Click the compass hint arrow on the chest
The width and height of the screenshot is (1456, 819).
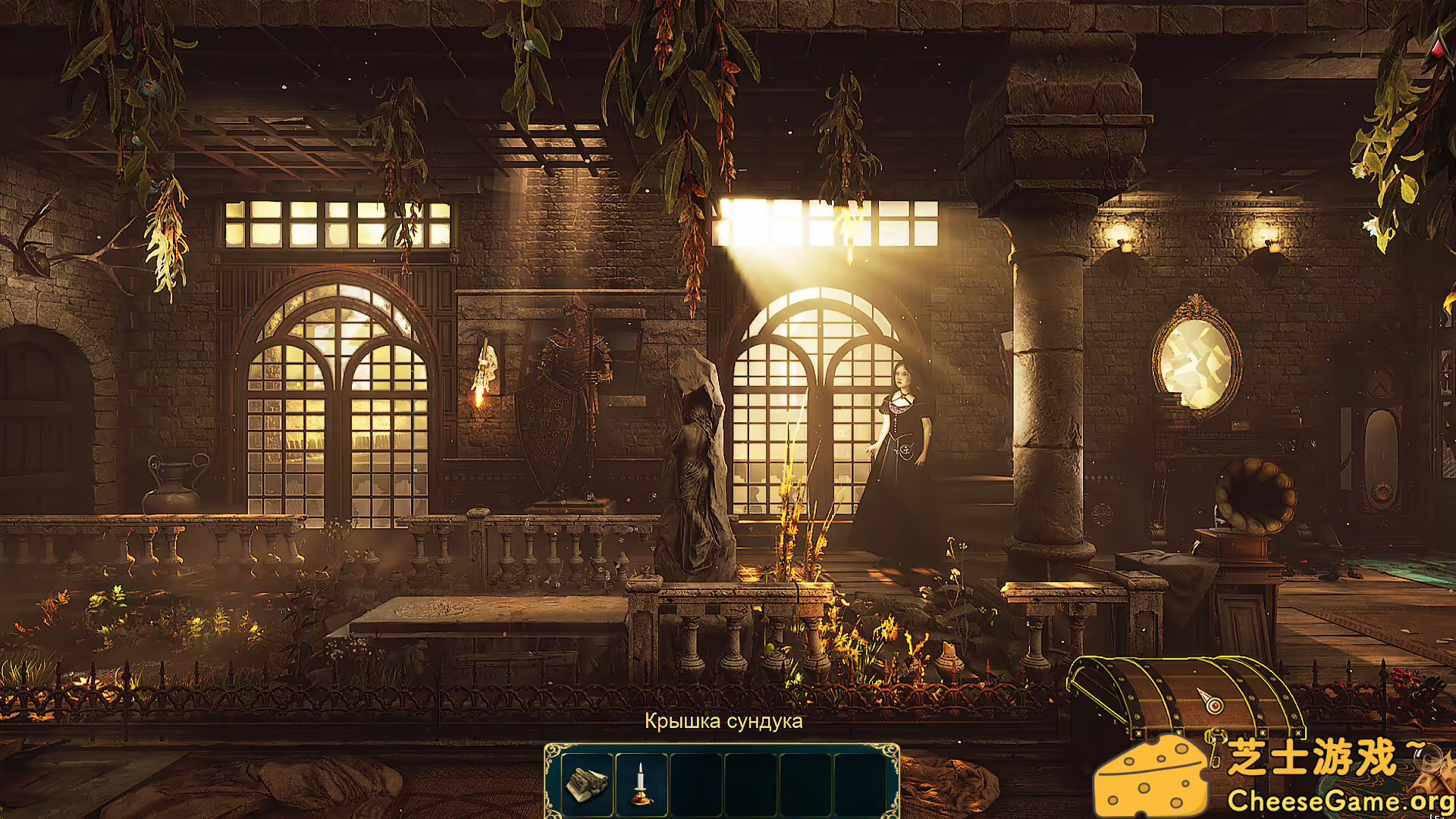(1213, 701)
